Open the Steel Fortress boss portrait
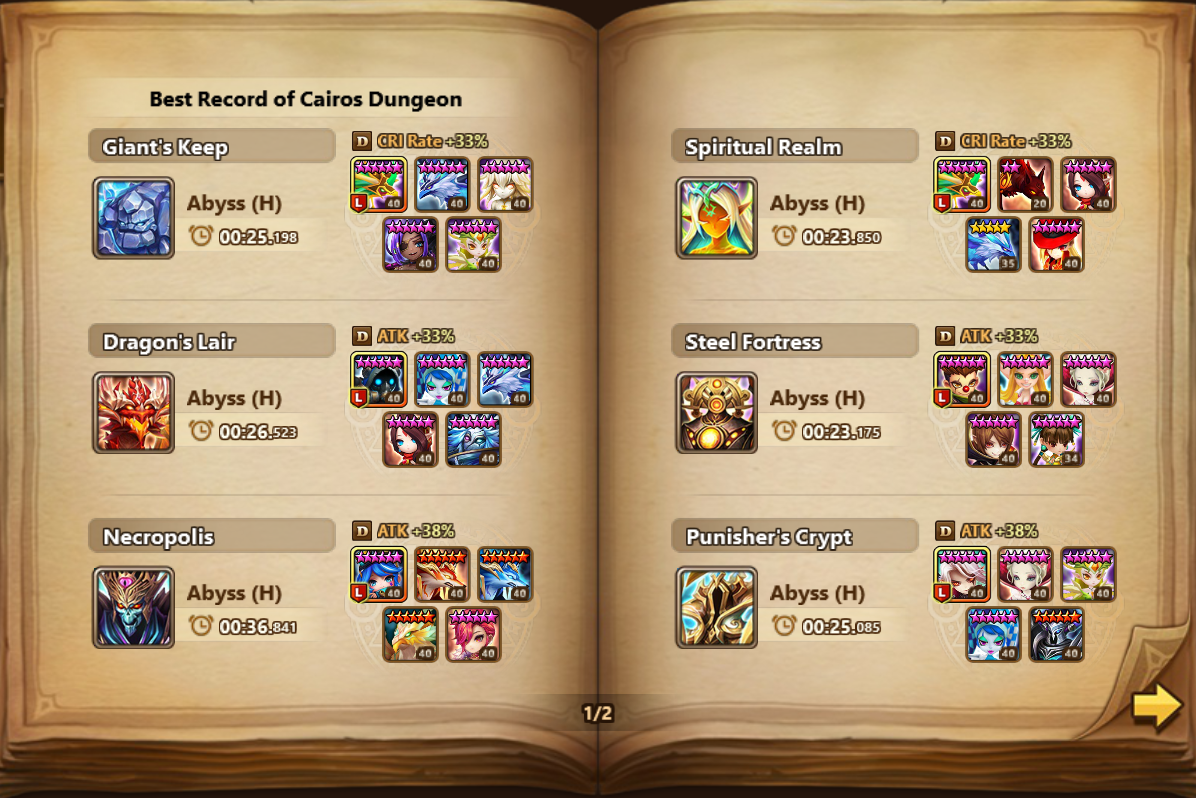This screenshot has width=1196, height=798. 716,413
